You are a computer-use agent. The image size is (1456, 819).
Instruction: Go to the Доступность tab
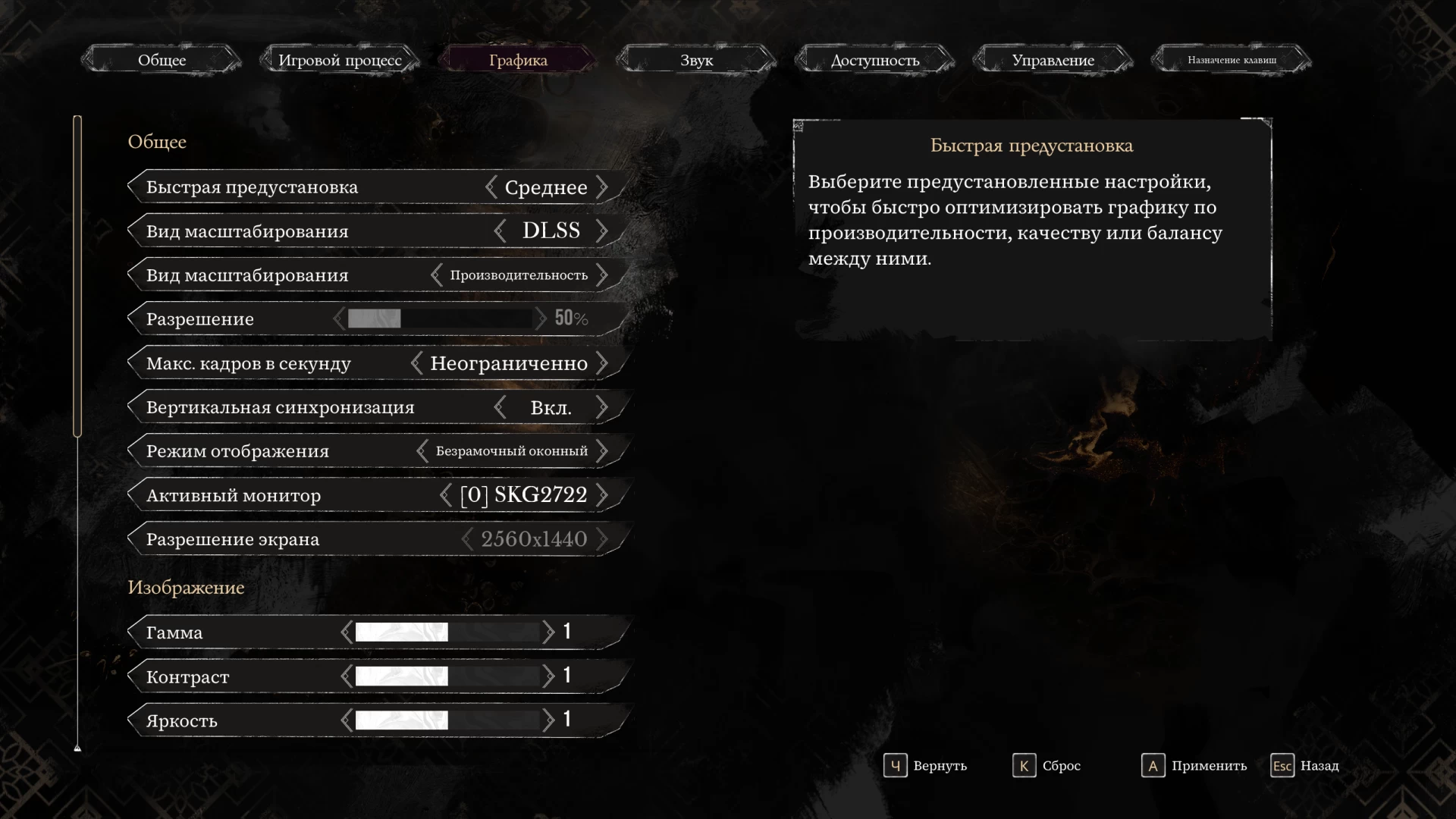874,60
